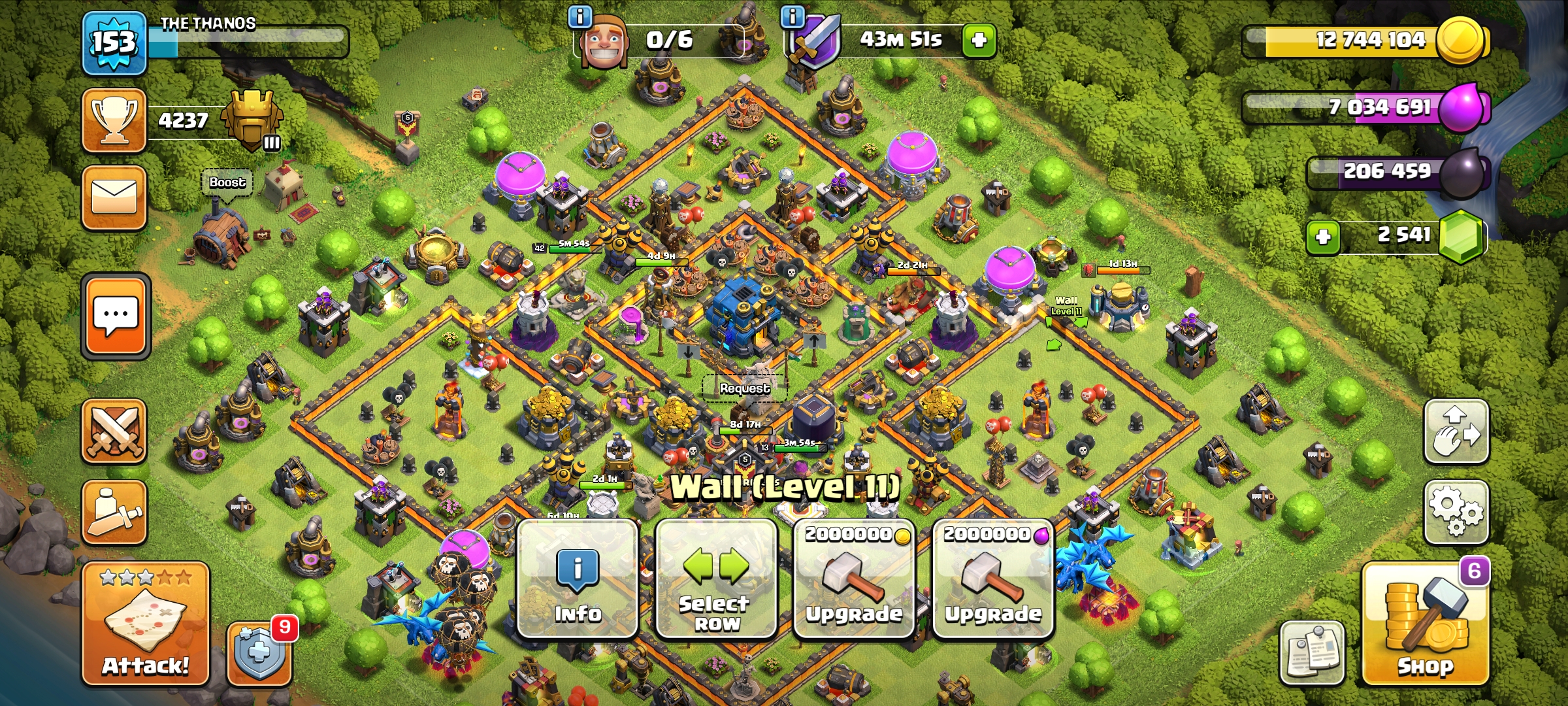Open the clipboard notes button

(1311, 652)
